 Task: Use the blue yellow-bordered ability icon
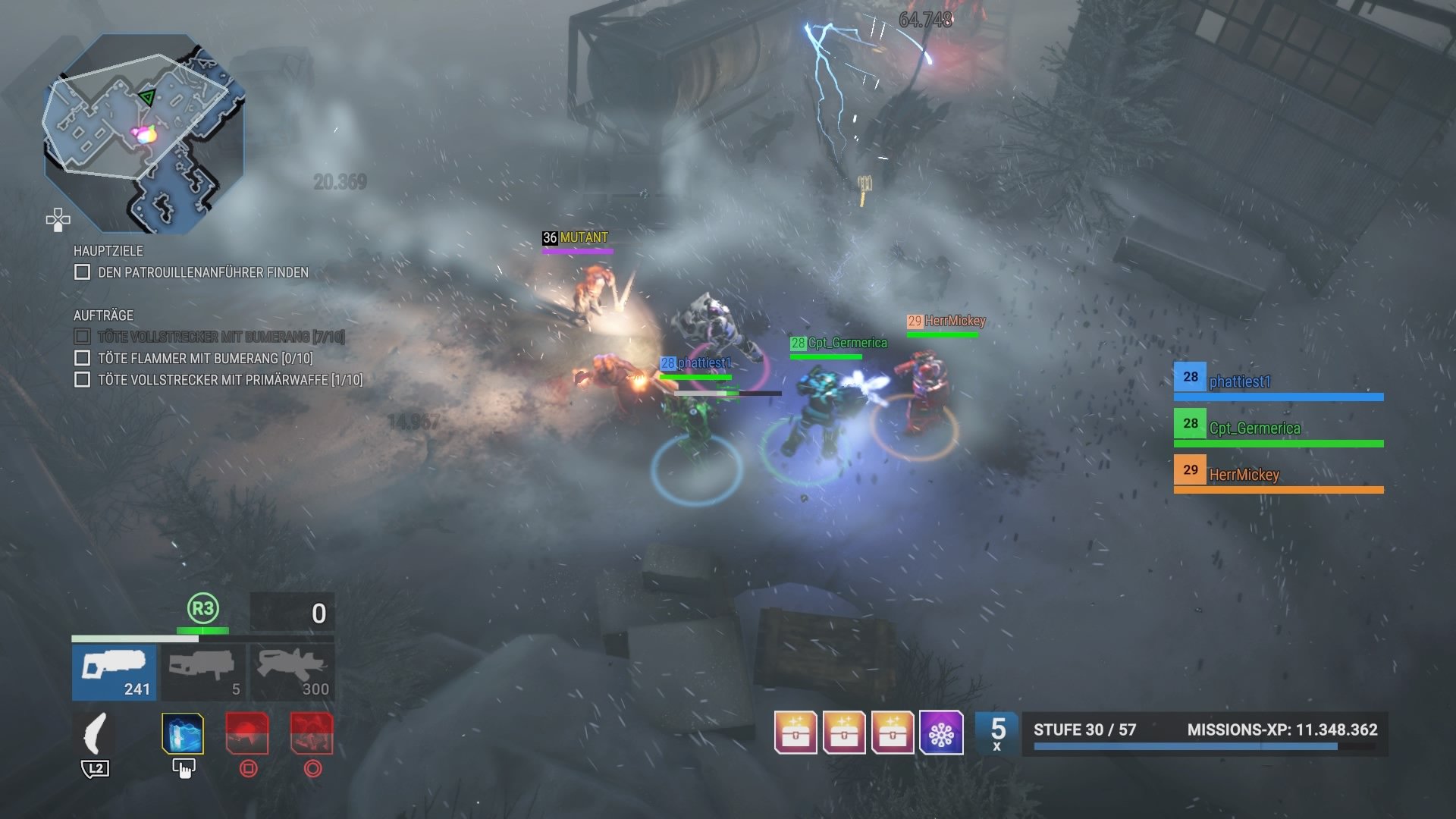(x=183, y=734)
